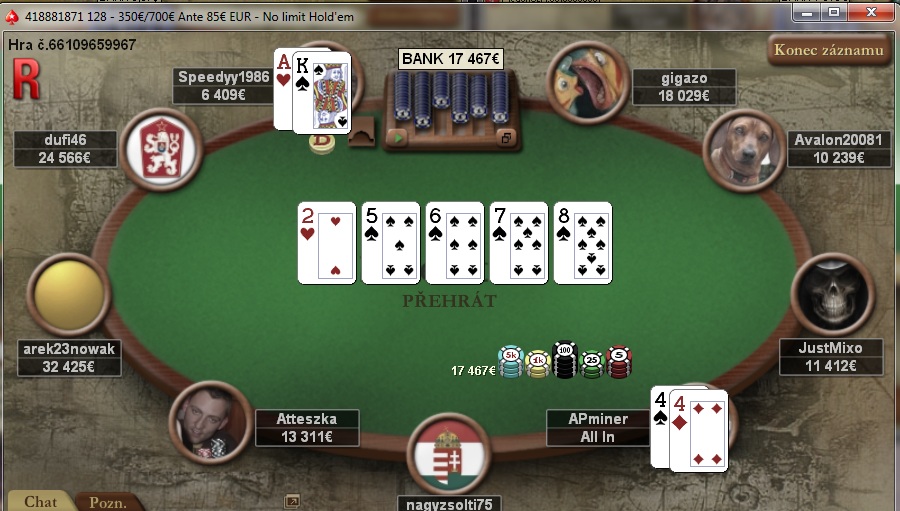Click the overlapping-windows icon on the chip tray
900x511 pixels.
pos(506,137)
